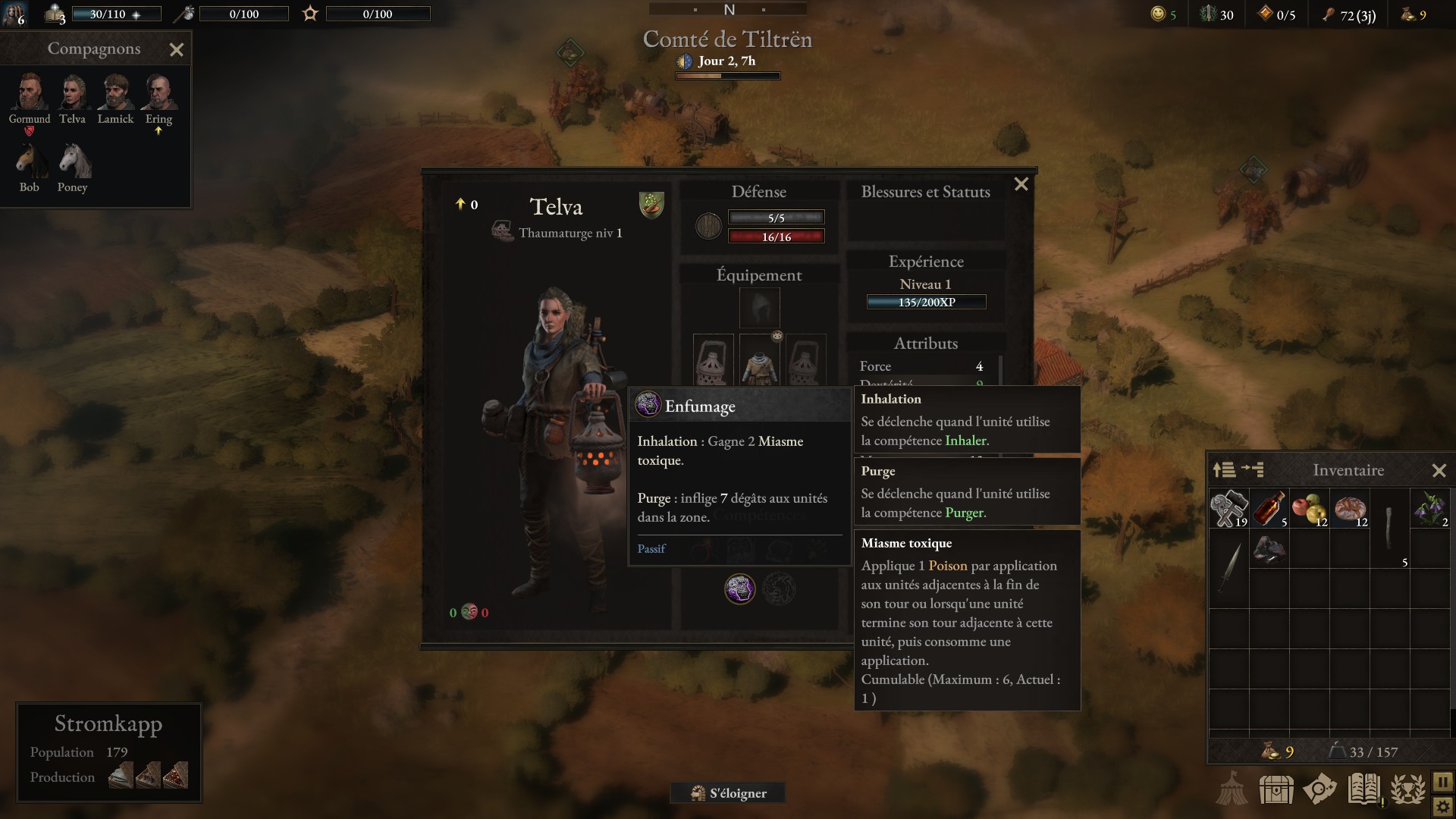Open the treasure chest menu icon
This screenshot has height=819, width=1456.
click(x=1276, y=789)
